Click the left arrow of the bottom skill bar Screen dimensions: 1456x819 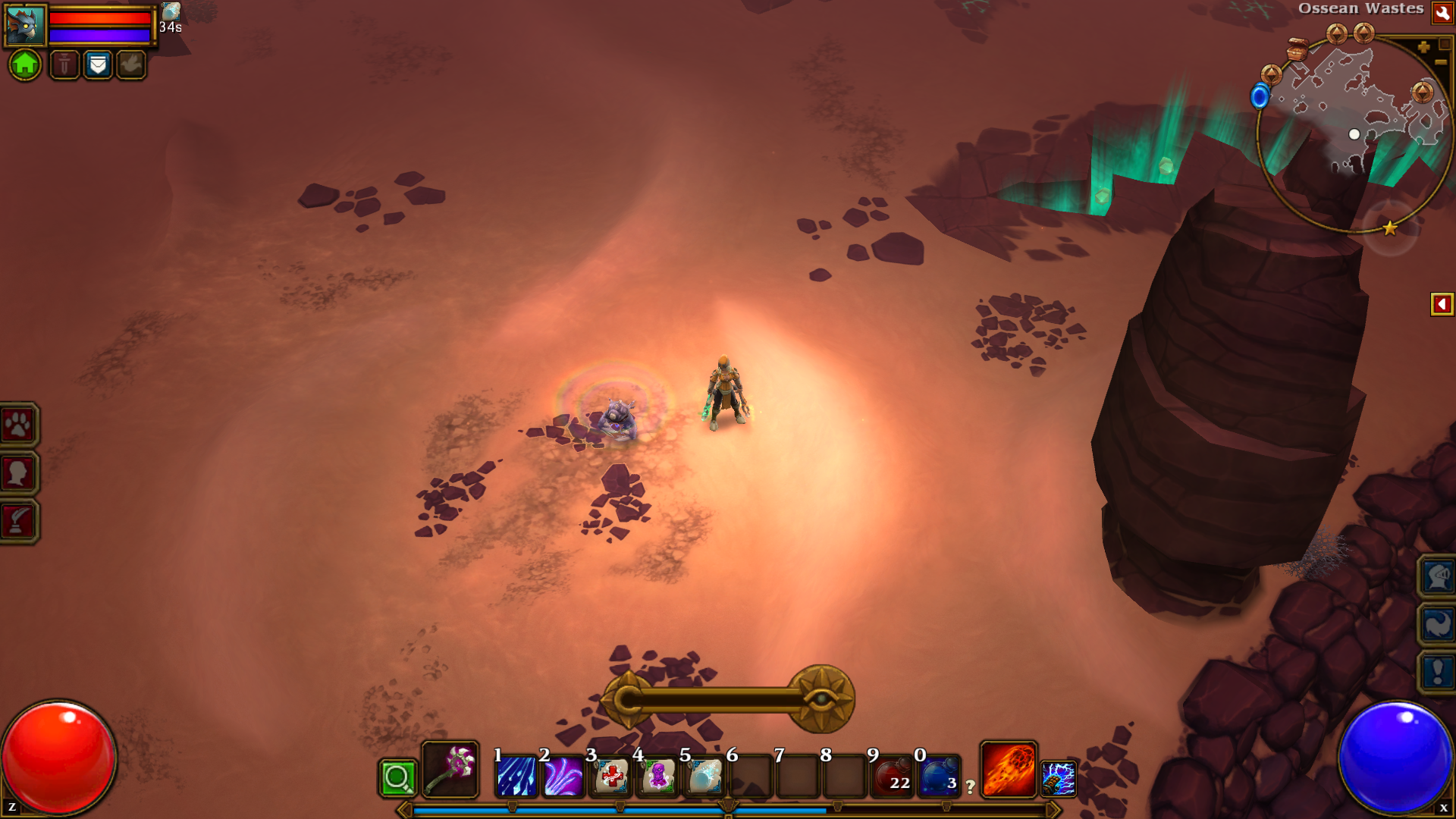click(x=402, y=810)
